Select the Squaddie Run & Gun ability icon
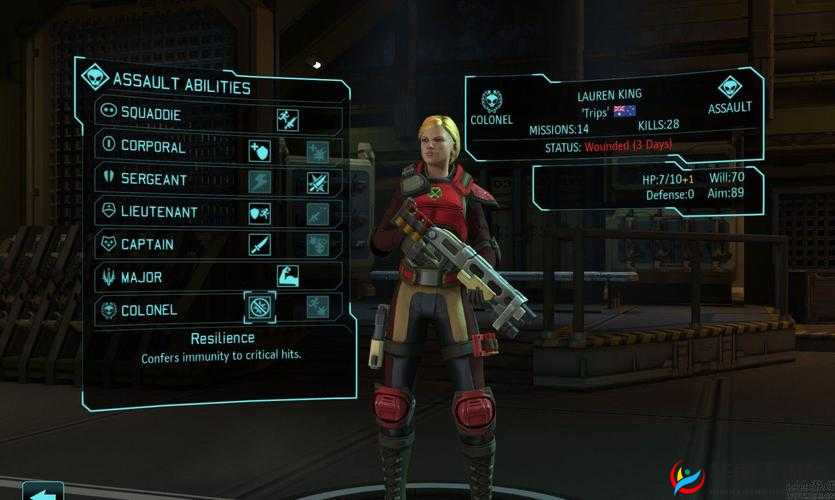The height and width of the screenshot is (500, 835). (x=288, y=121)
